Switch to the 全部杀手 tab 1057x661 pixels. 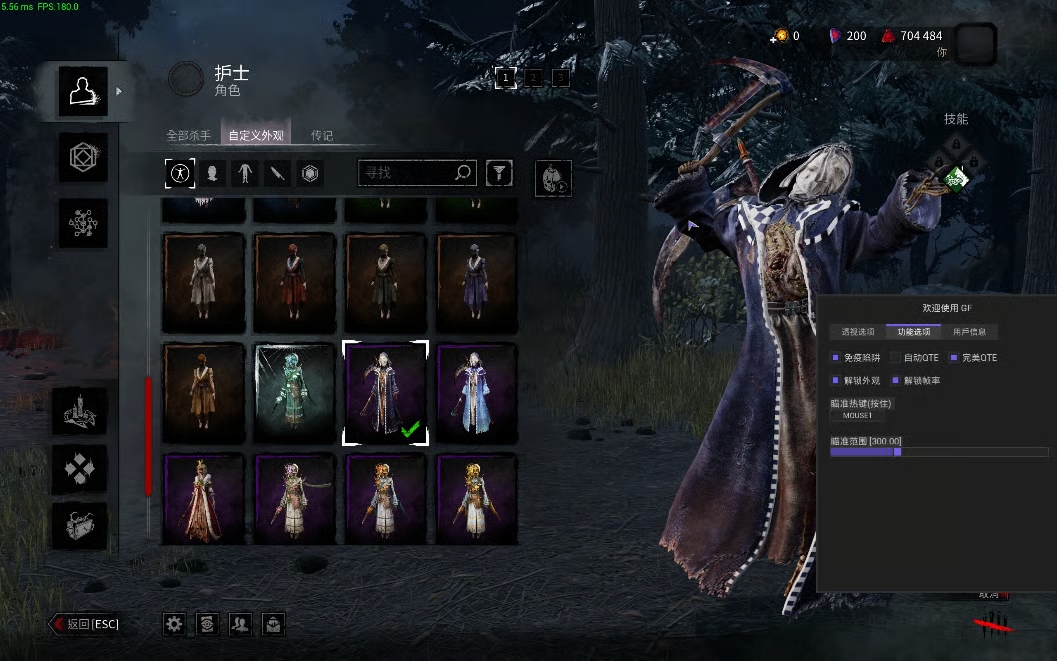[188, 136]
